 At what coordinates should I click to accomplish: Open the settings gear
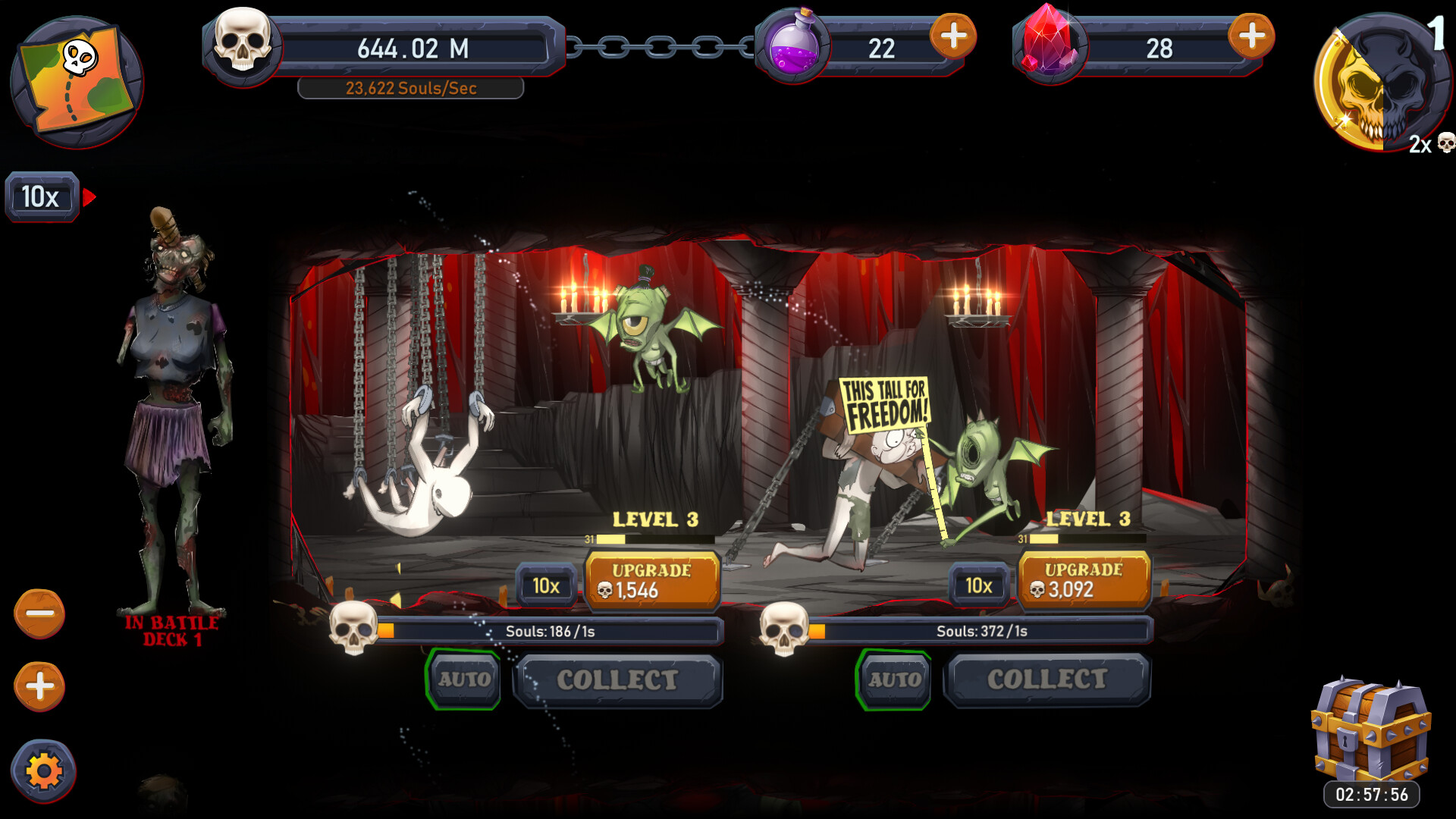click(42, 769)
